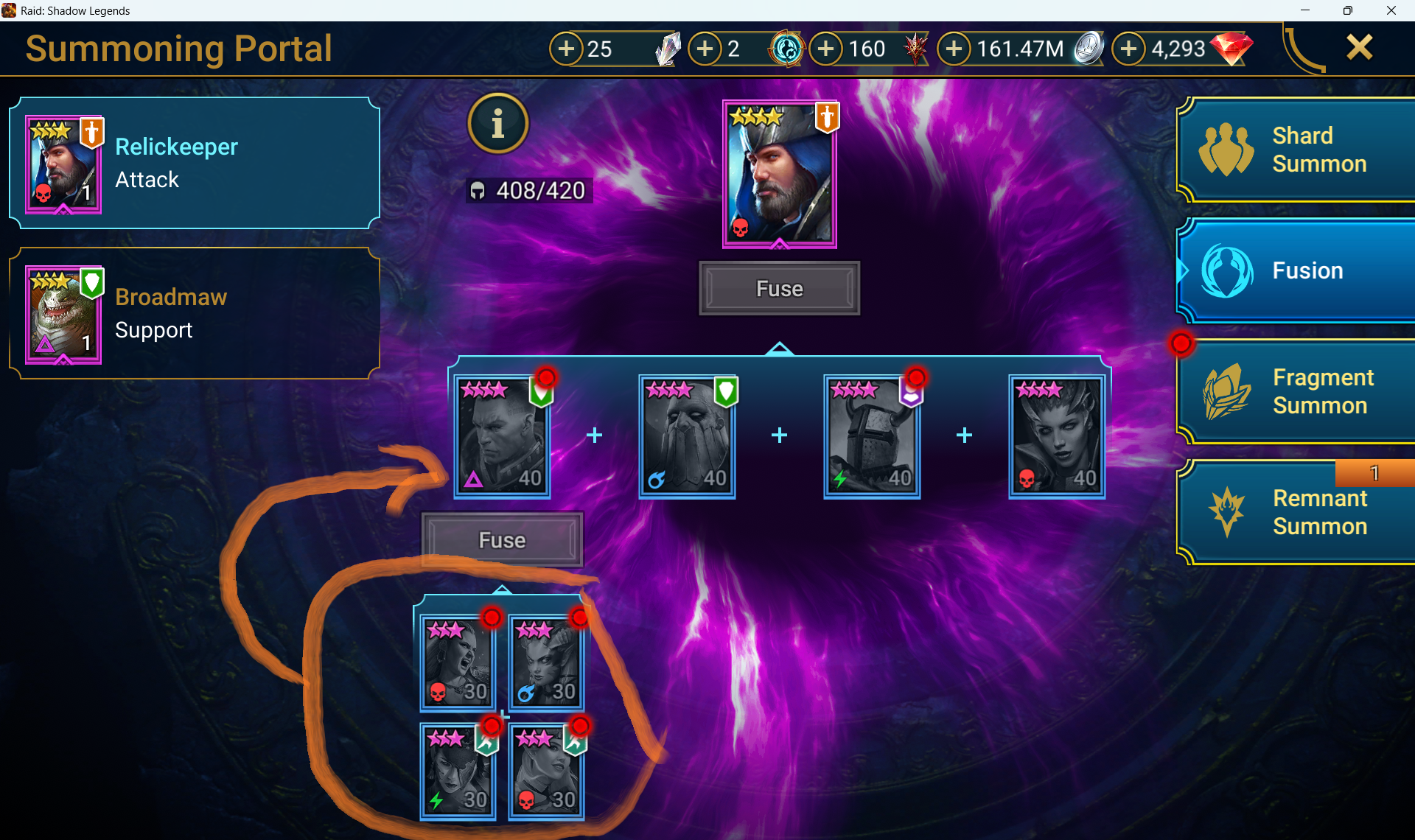1415x840 pixels.
Task: Minimize the Raid: Shadow Legends window
Action: (x=1305, y=10)
